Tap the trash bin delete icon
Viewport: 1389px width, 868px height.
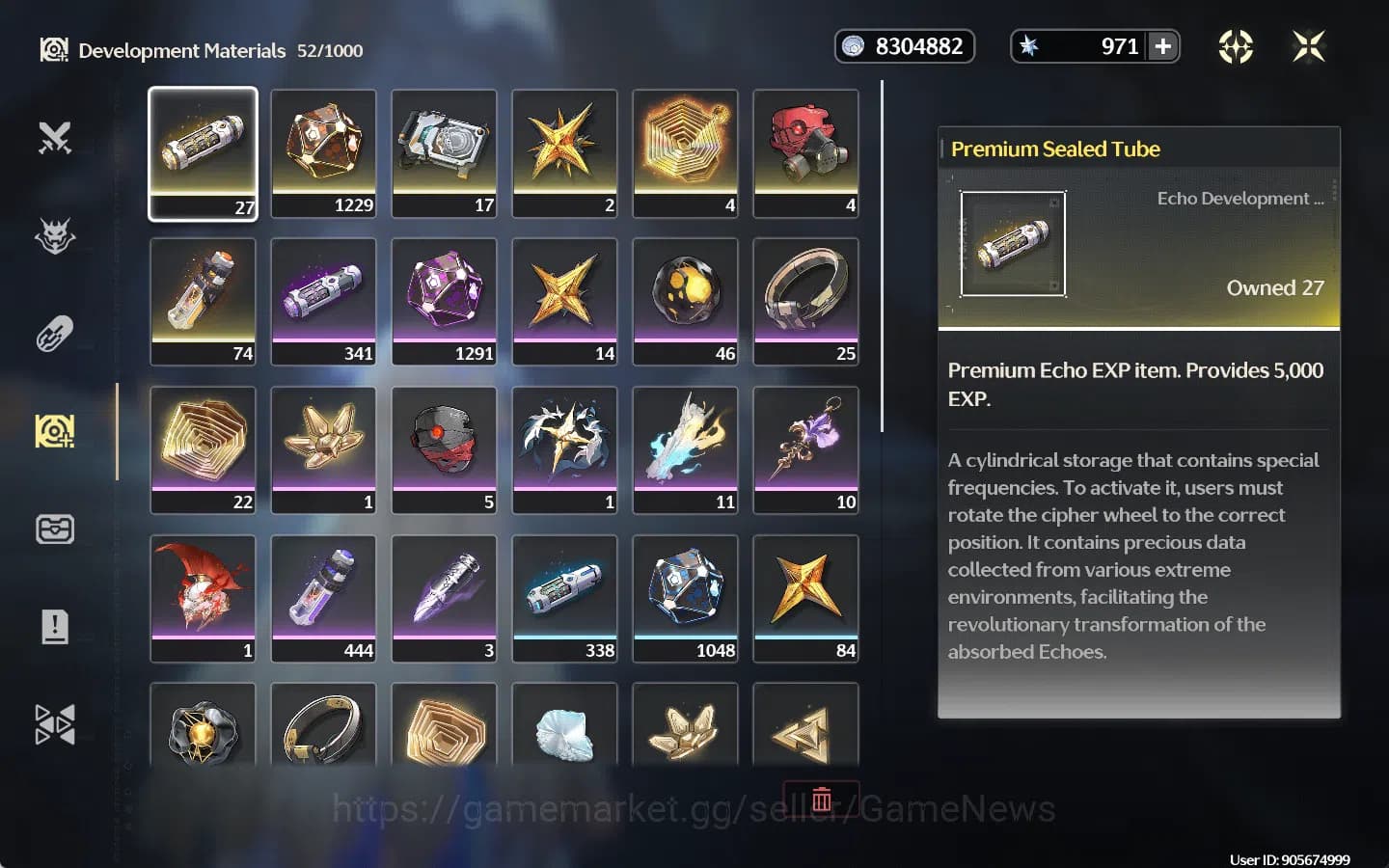[822, 799]
